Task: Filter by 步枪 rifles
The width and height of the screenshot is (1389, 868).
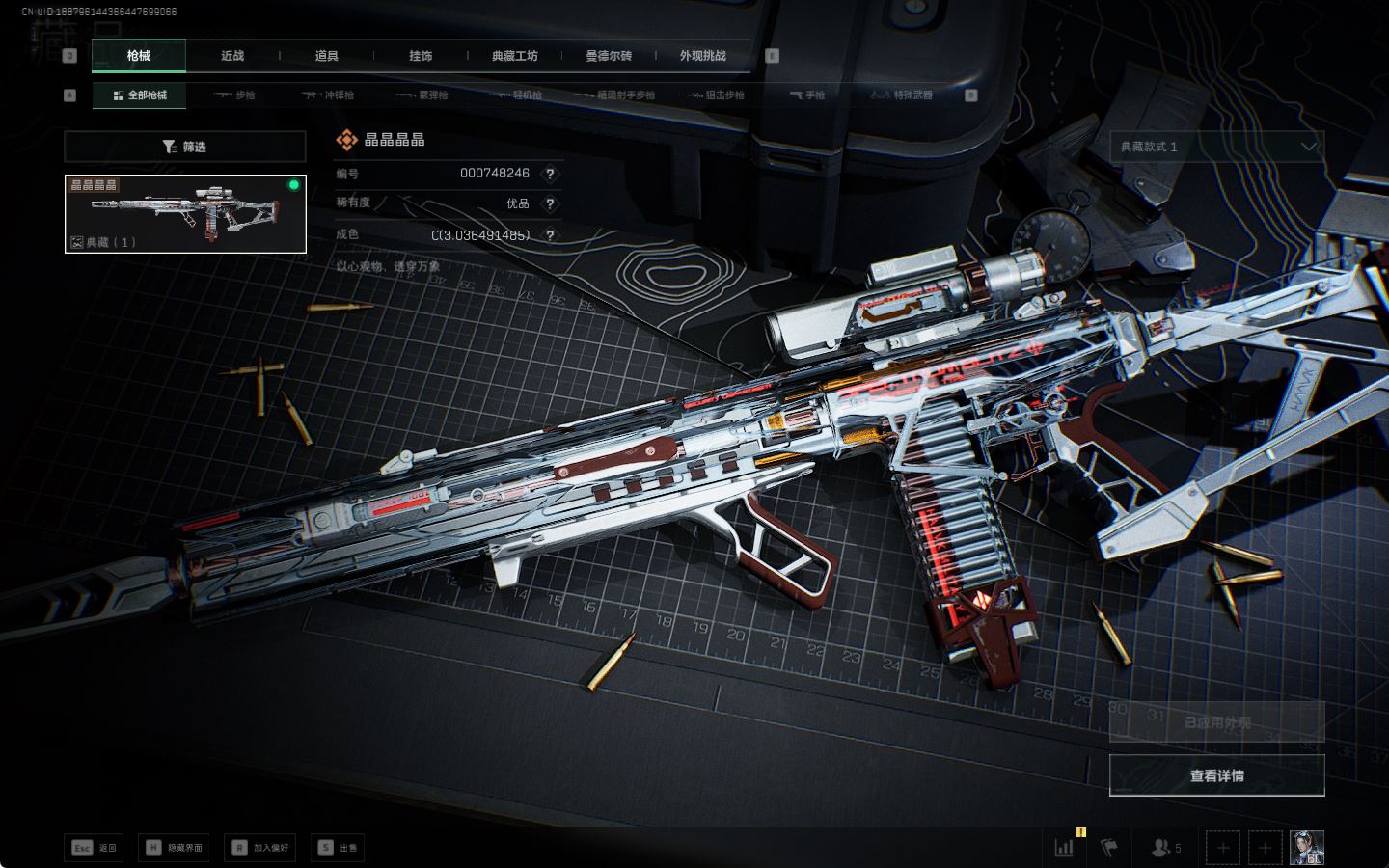Action: tap(234, 95)
